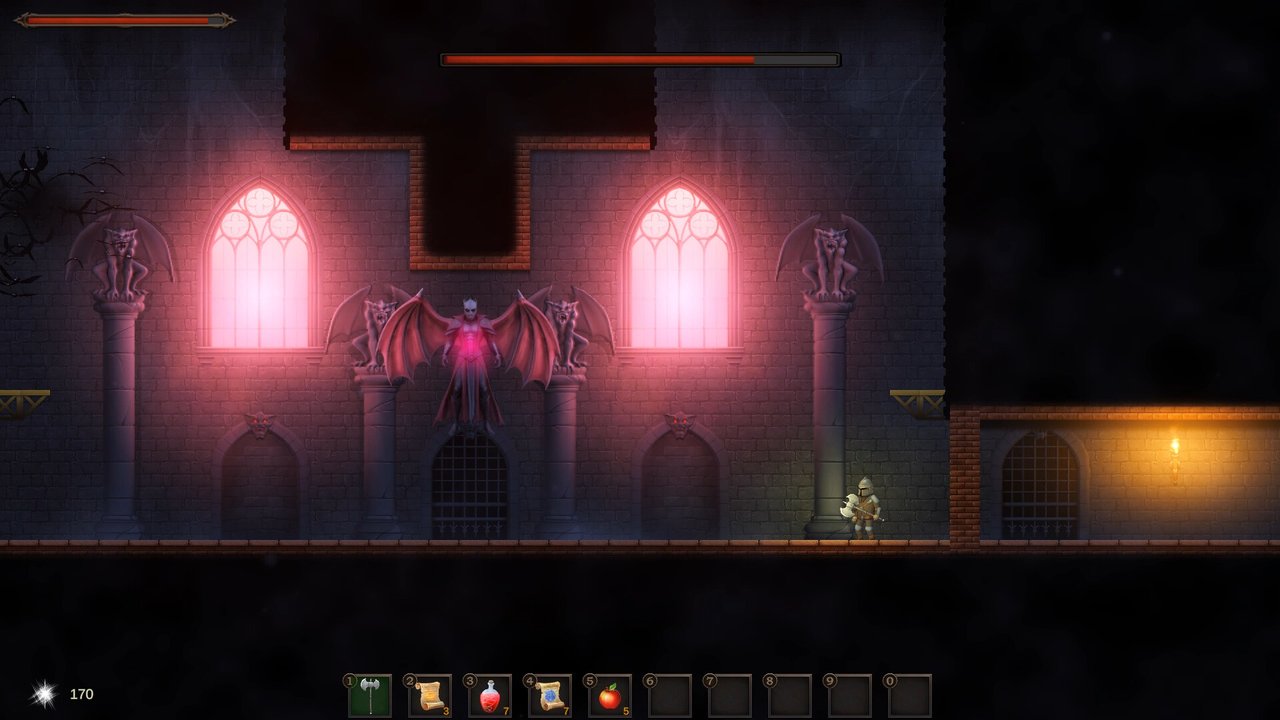Image resolution: width=1280 pixels, height=720 pixels.
Task: Click the quantity counter showing 7 potions
Action: (505, 710)
